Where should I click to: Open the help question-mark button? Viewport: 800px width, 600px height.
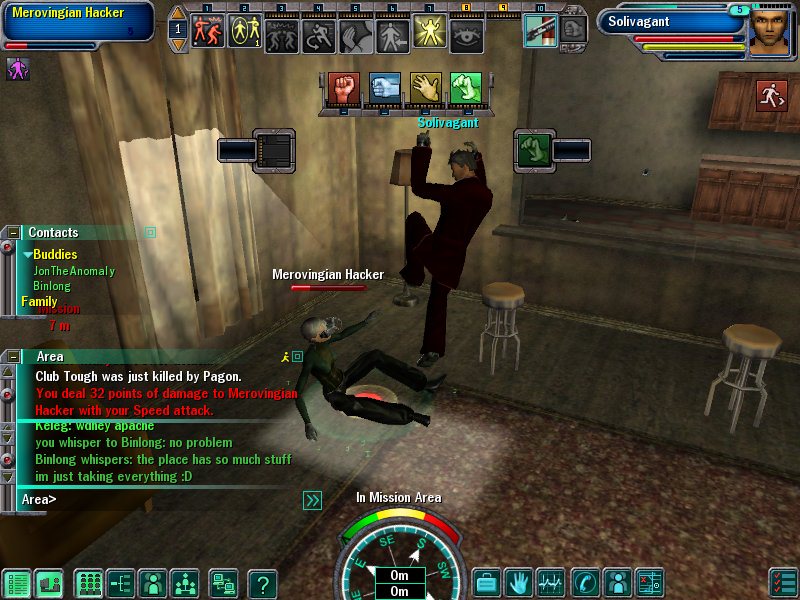(262, 583)
